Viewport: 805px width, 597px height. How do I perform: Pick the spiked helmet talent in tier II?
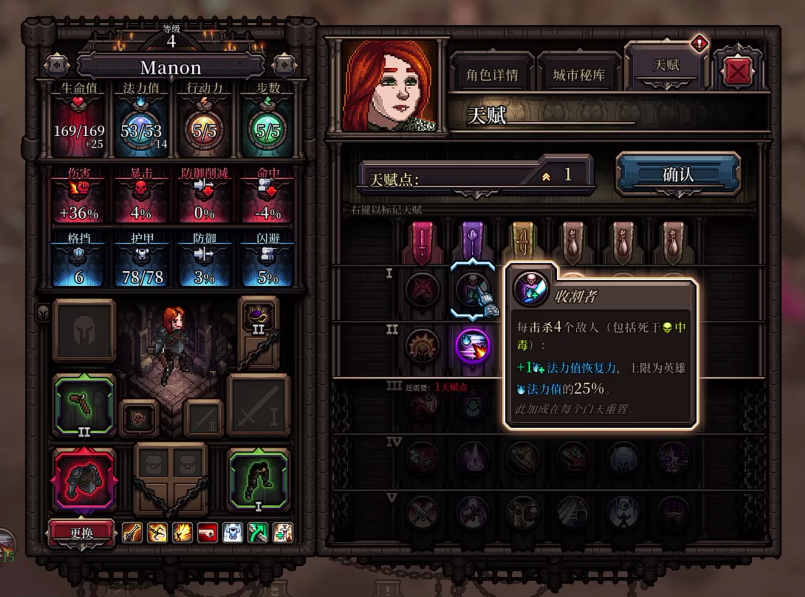click(x=421, y=347)
